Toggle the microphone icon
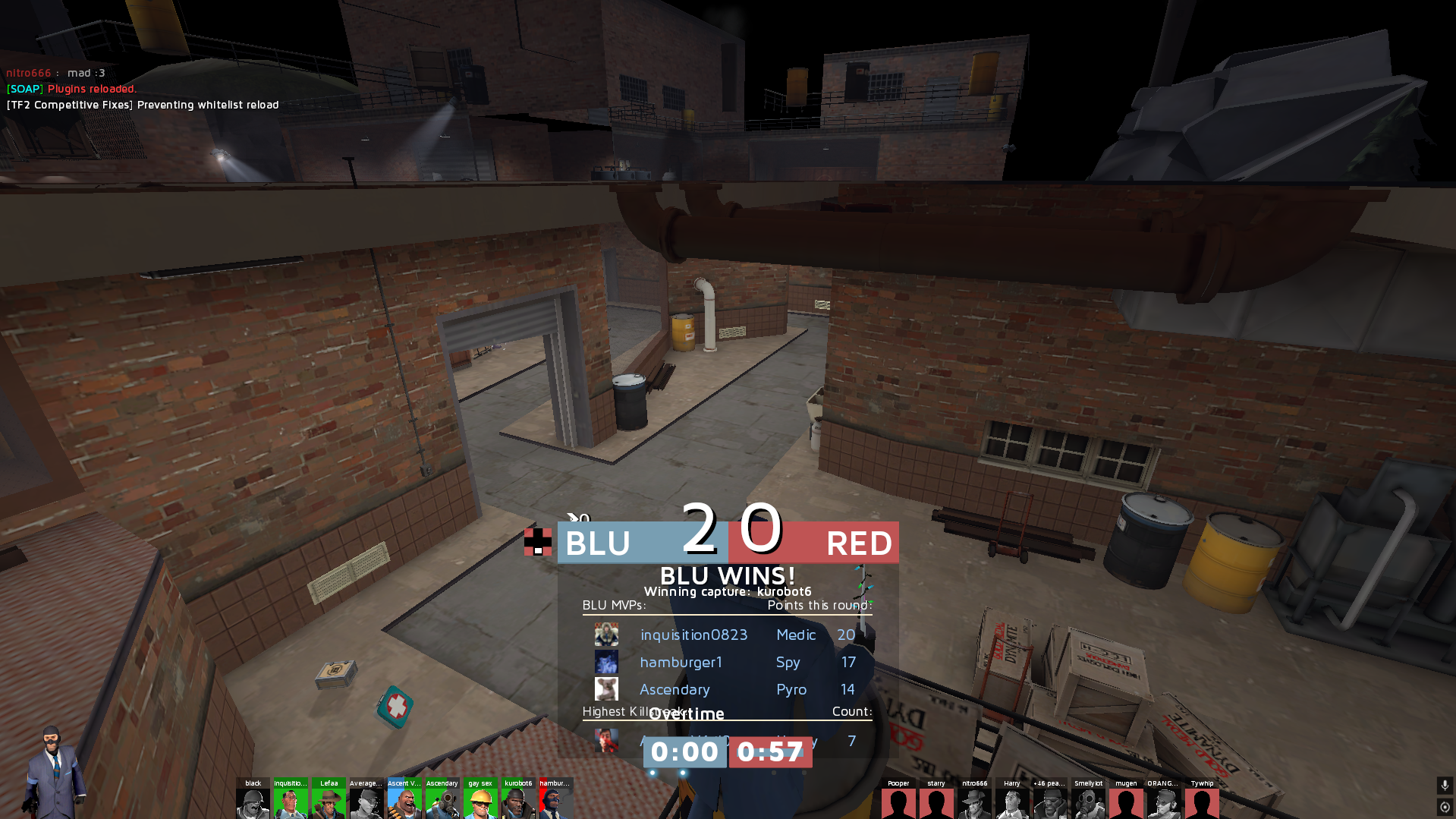The height and width of the screenshot is (819, 1456). [1445, 785]
